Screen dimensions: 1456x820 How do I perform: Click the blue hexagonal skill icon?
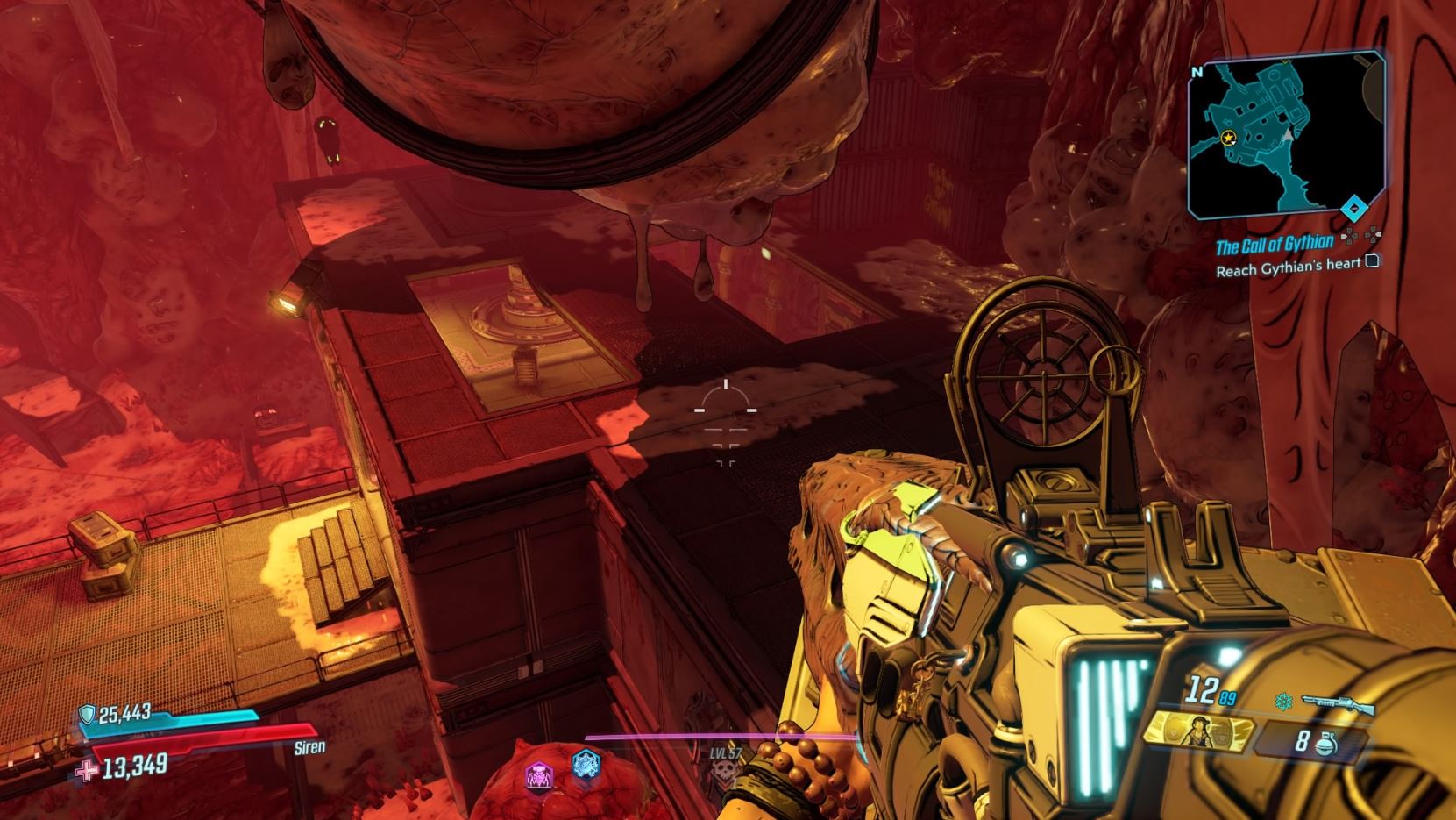coord(585,766)
